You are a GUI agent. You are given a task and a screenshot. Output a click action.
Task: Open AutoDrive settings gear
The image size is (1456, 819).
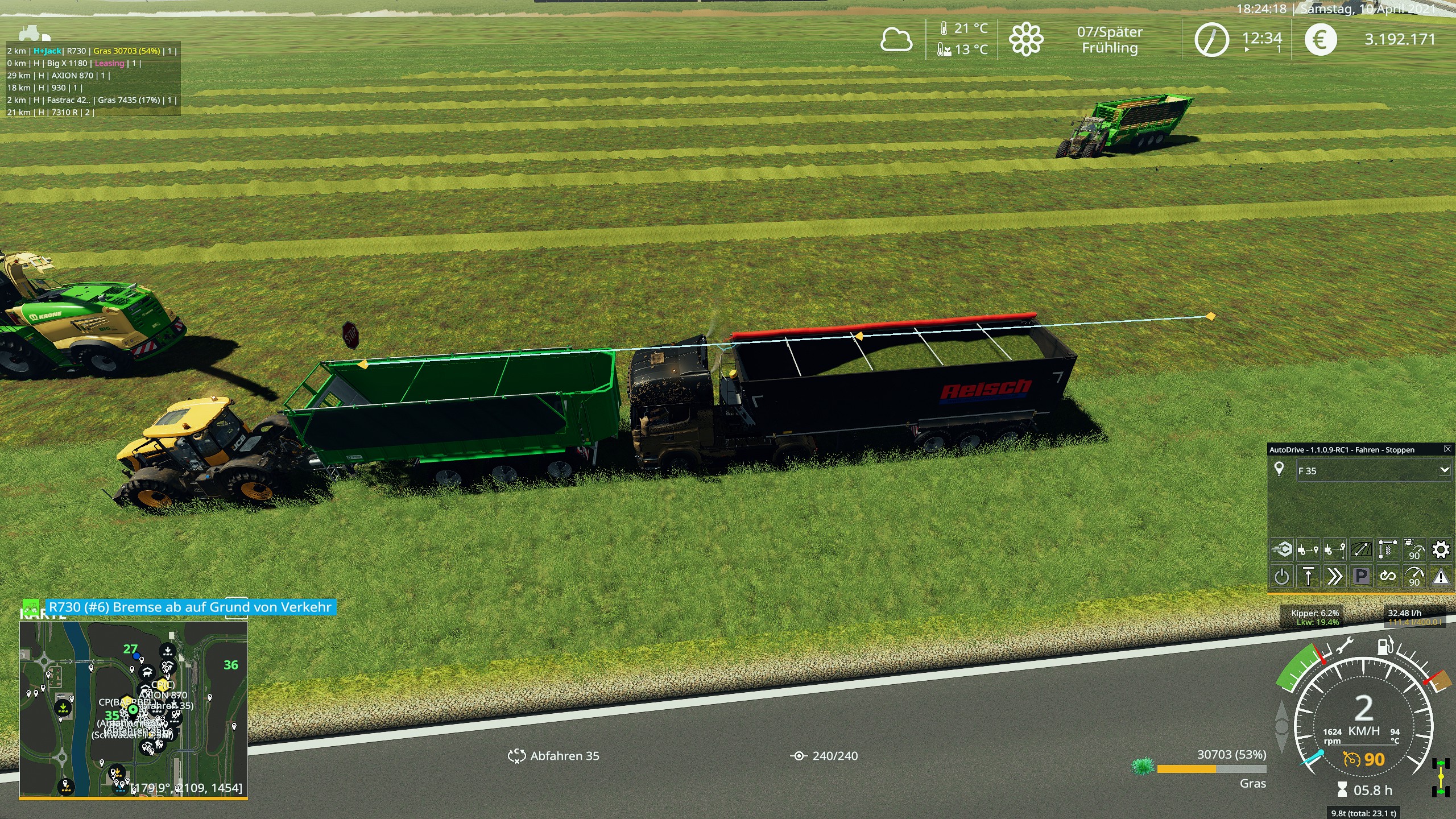coord(1441,549)
